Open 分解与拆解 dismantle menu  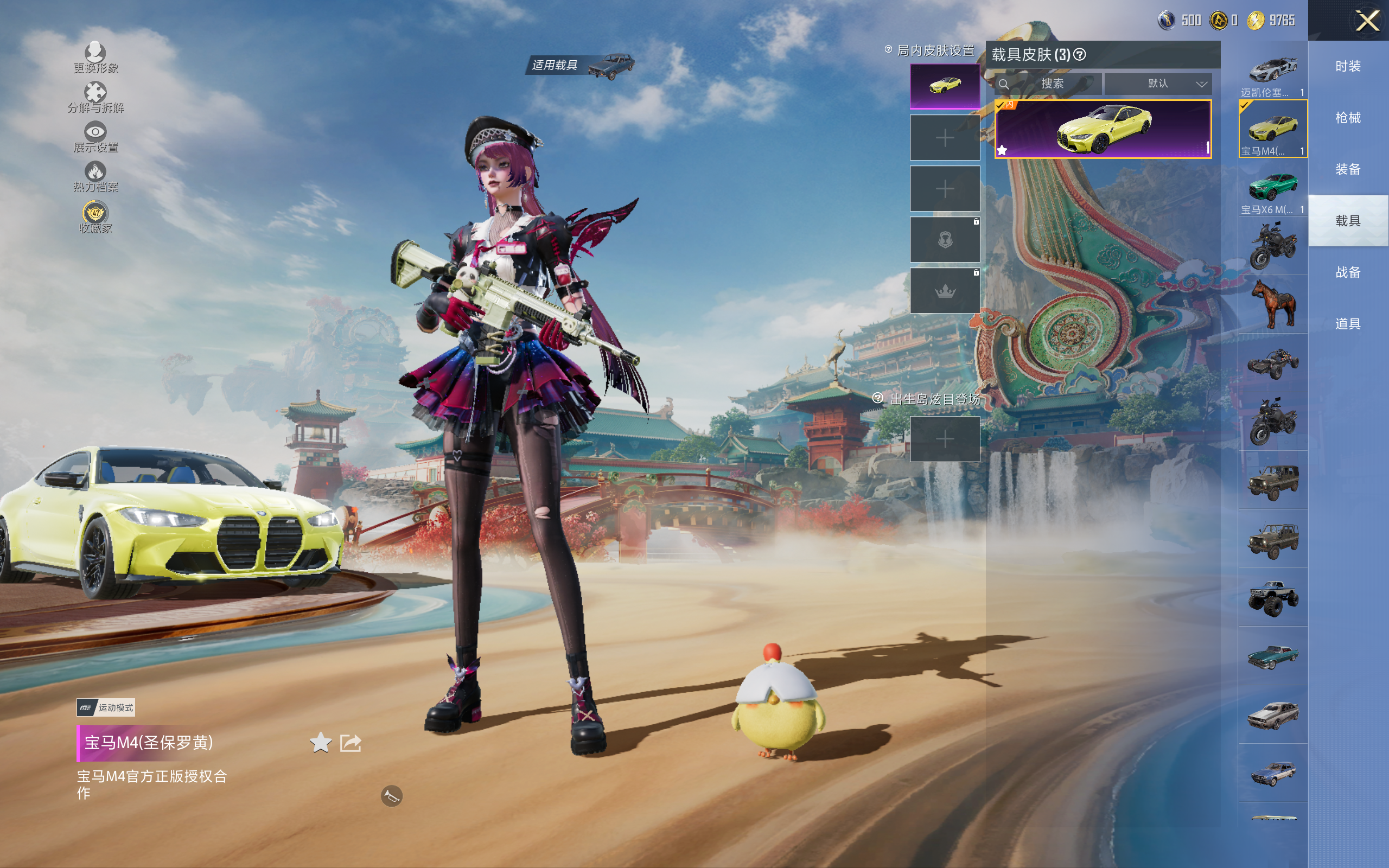coord(95,97)
